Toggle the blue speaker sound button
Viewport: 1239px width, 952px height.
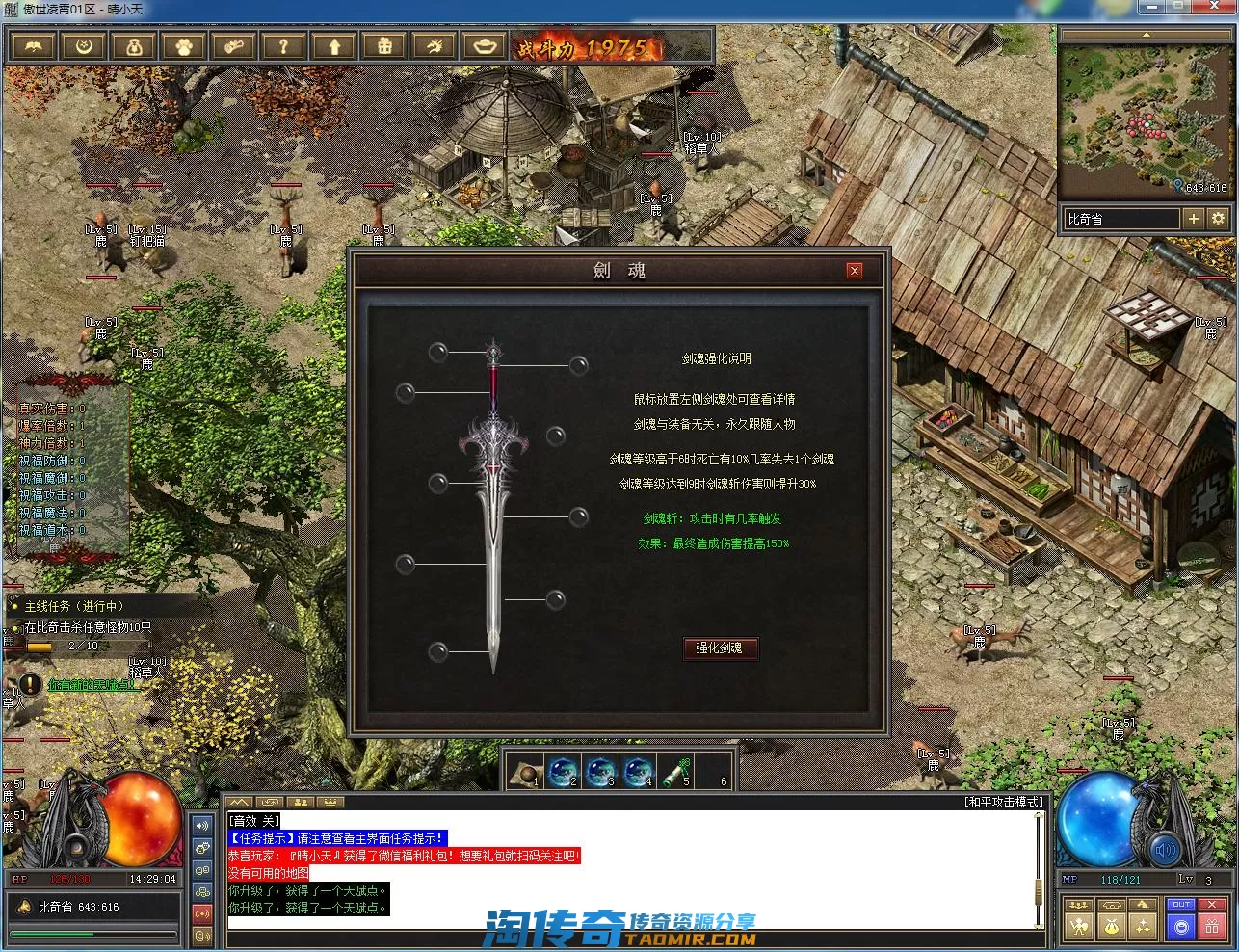pos(1166,850)
